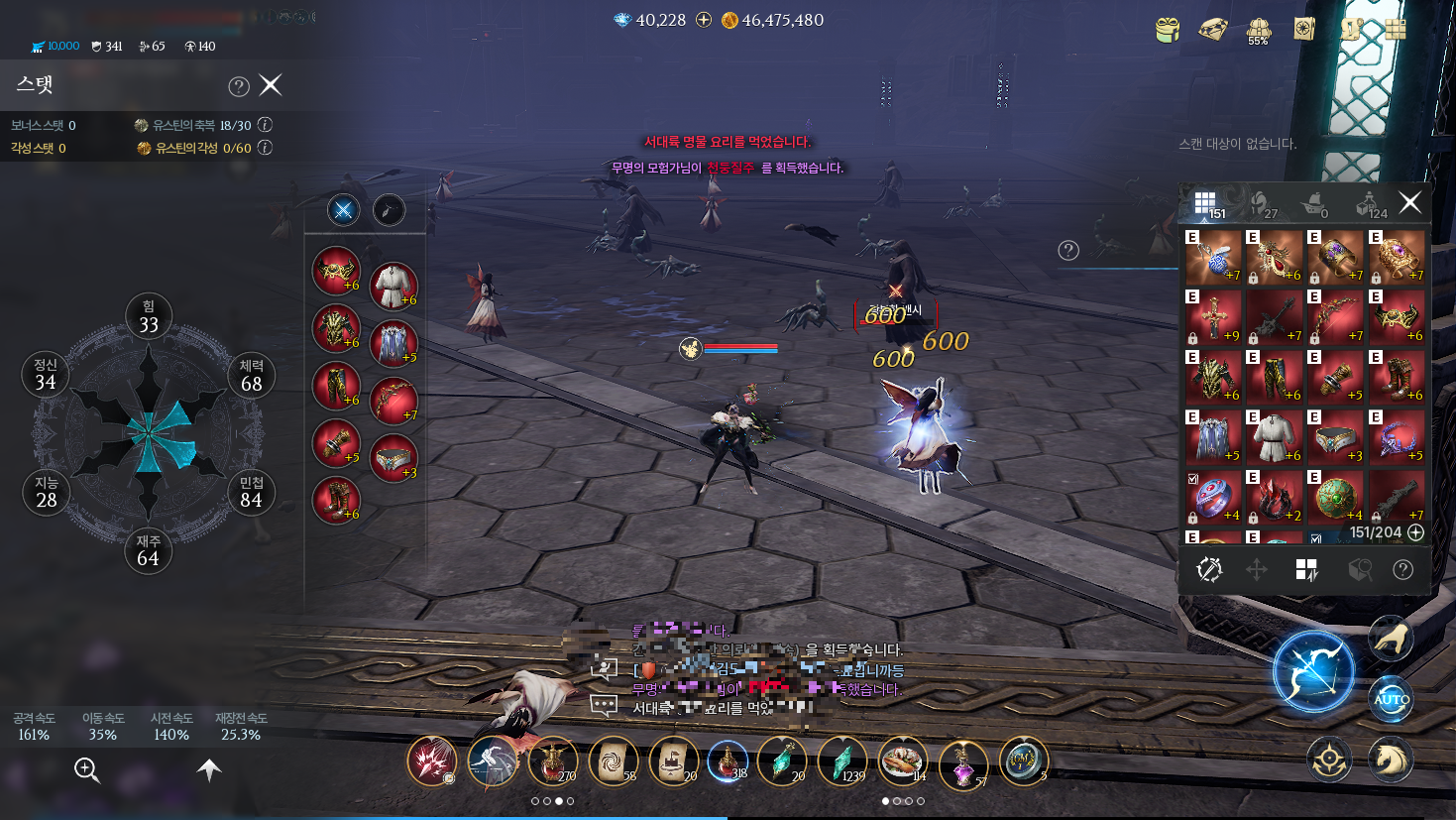This screenshot has height=820, width=1456.
Task: Fire the bow basic attack
Action: [1313, 672]
